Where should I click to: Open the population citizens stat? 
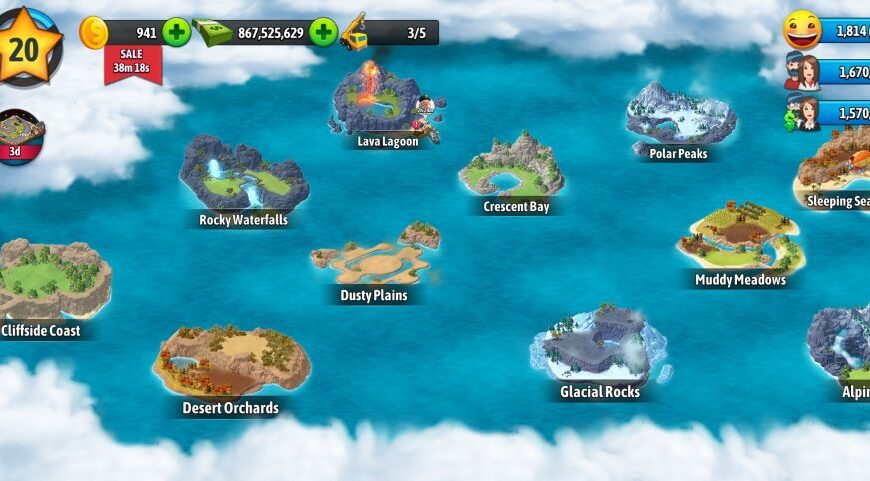pyautogui.click(x=803, y=72)
